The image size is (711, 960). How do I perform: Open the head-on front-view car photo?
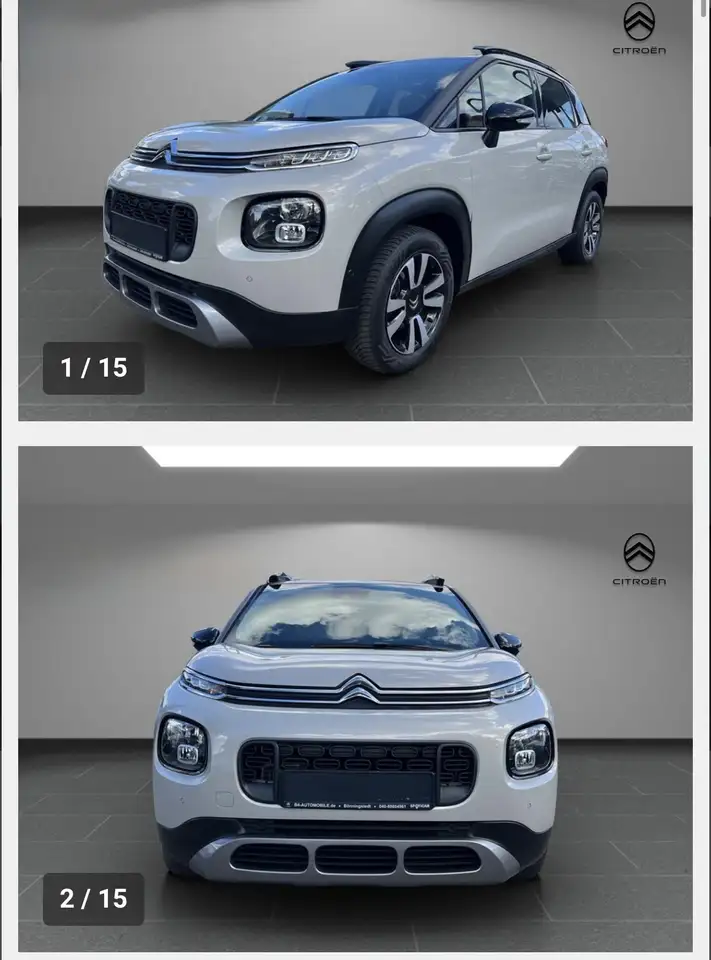pyautogui.click(x=355, y=698)
